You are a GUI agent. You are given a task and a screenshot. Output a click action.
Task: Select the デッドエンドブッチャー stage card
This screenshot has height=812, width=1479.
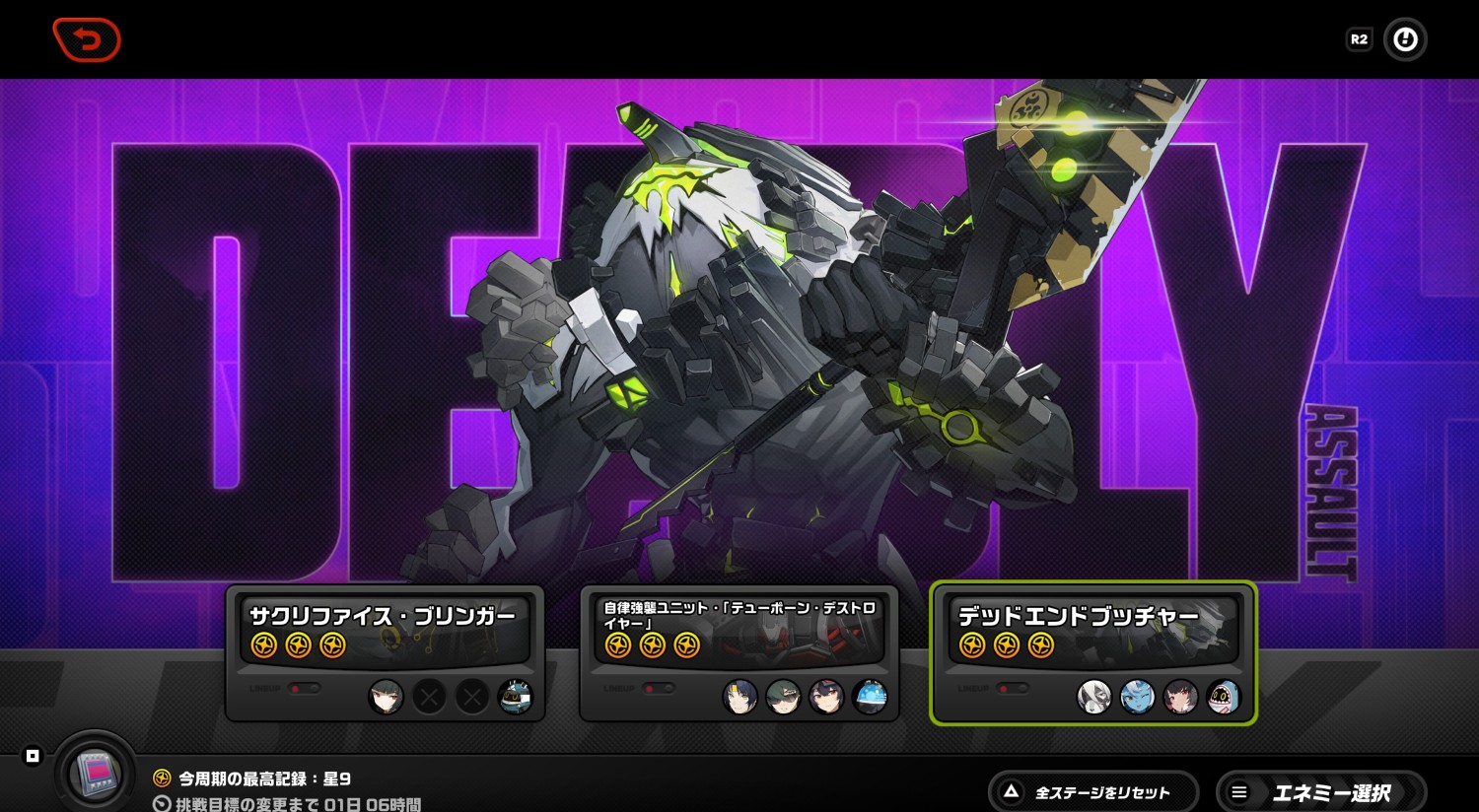tap(1092, 652)
